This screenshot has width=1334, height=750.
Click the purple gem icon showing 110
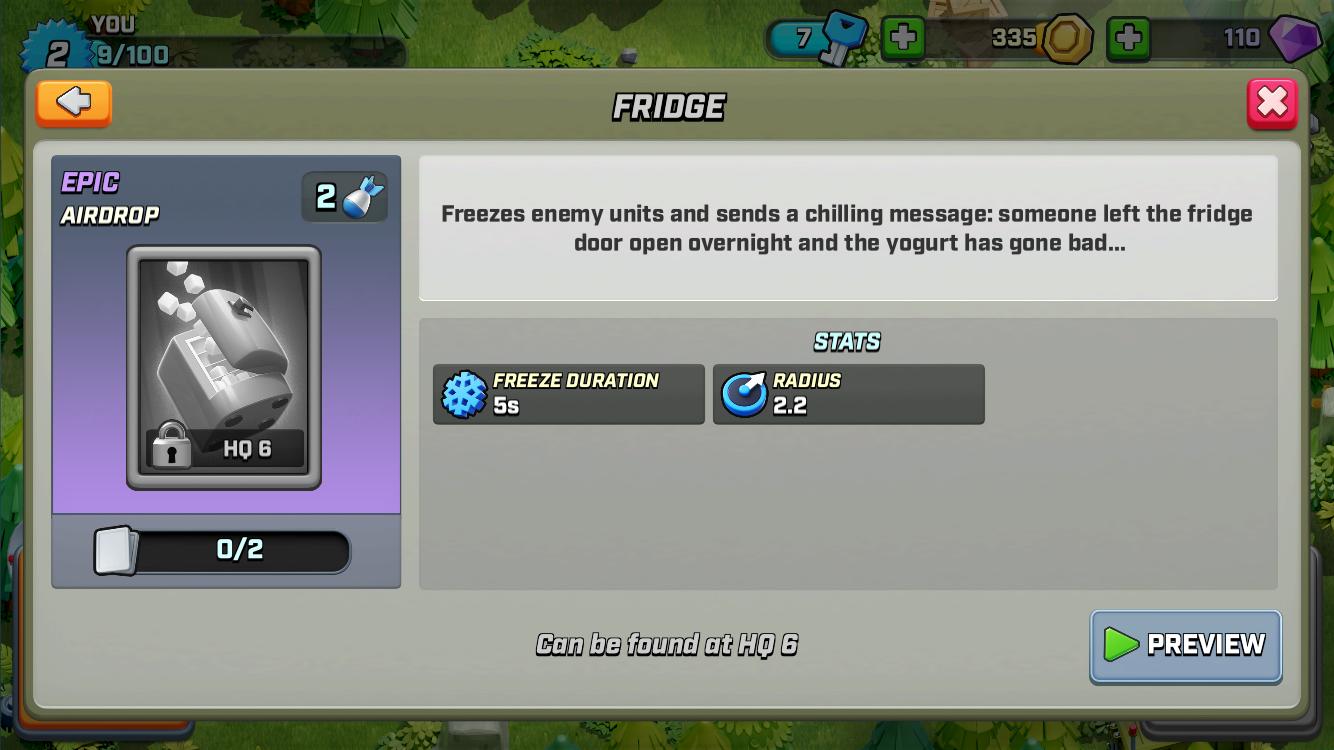pos(1294,39)
